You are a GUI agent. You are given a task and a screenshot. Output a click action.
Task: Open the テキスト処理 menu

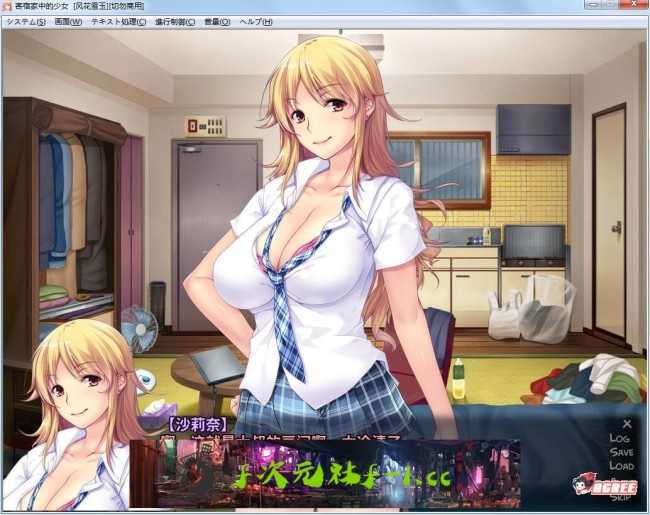point(118,21)
